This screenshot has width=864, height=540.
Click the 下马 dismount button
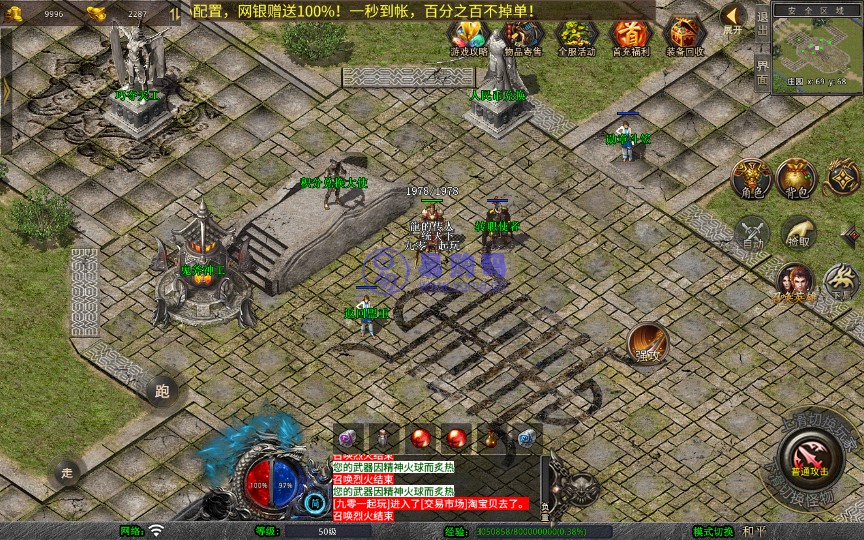pyautogui.click(x=842, y=282)
